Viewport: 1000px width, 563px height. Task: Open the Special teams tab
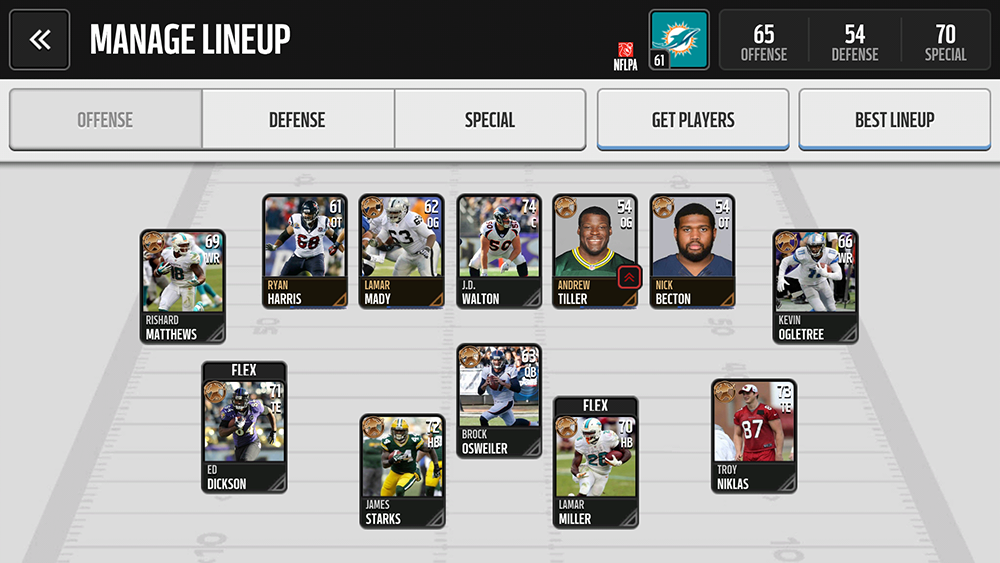click(x=489, y=120)
